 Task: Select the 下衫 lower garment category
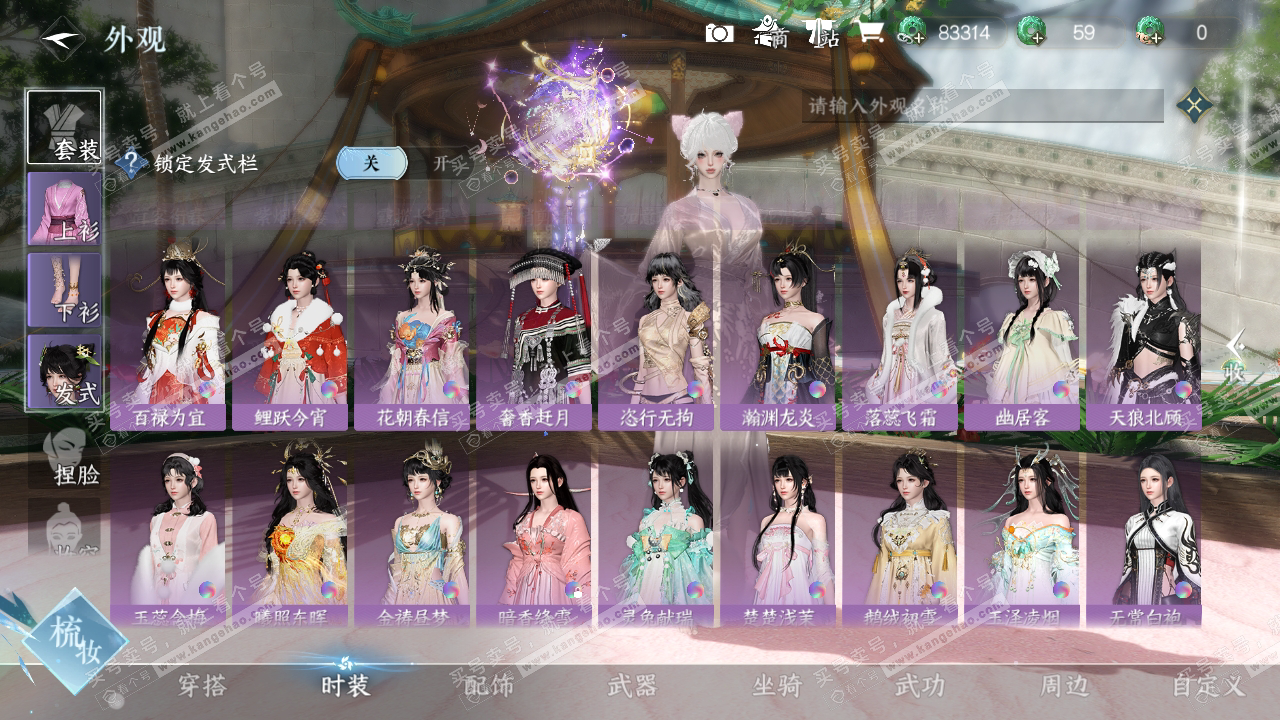pos(64,289)
